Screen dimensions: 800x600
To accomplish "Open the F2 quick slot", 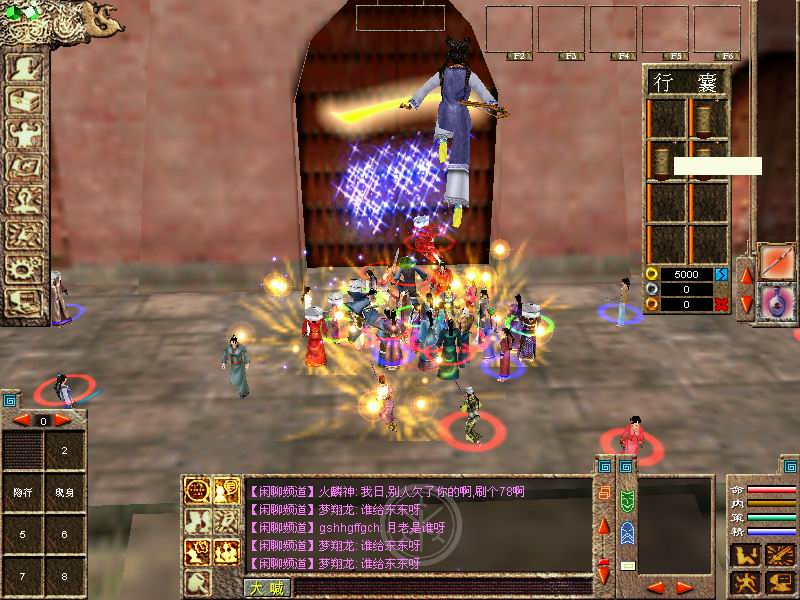I will coord(509,30).
